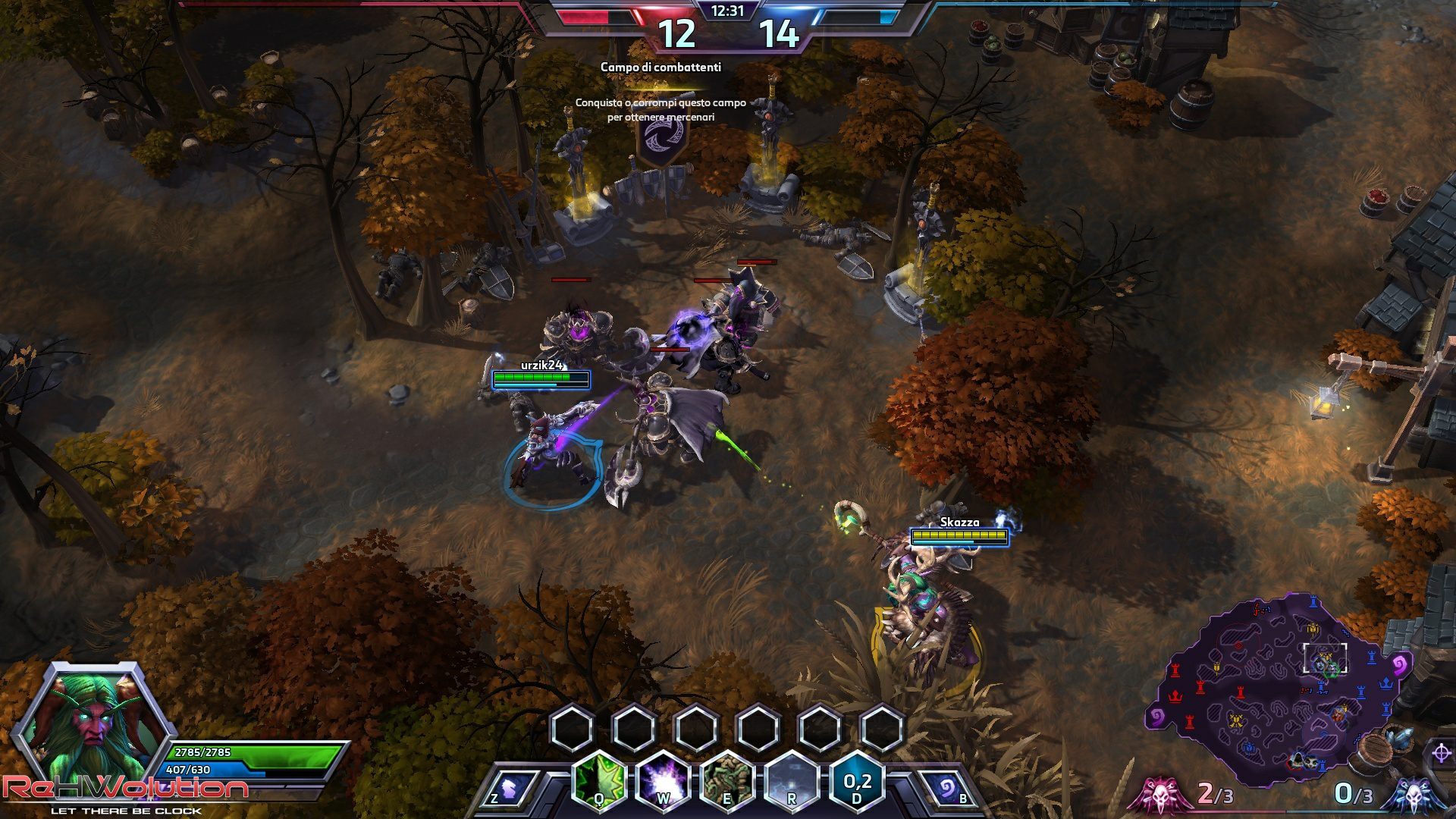Image resolution: width=1456 pixels, height=819 pixels.
Task: Cast the purple burst W ability
Action: pyautogui.click(x=663, y=780)
